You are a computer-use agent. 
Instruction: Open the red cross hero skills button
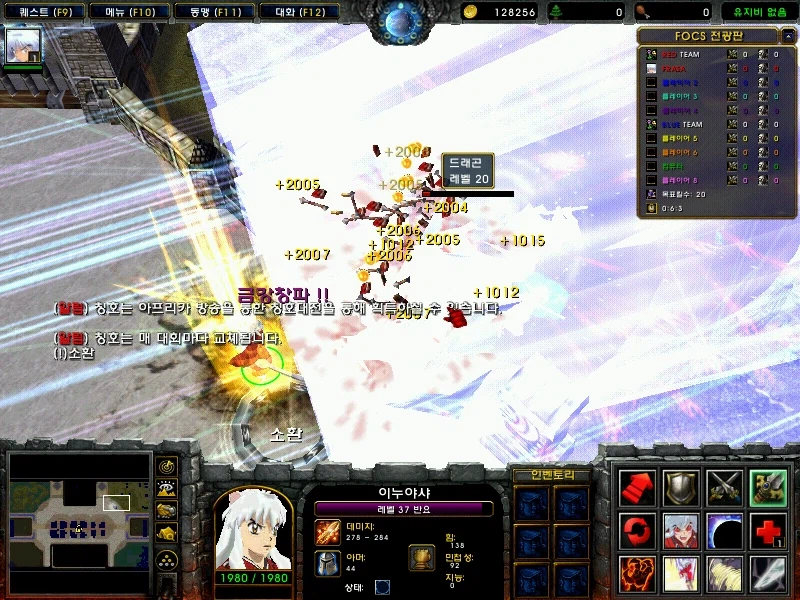768,530
